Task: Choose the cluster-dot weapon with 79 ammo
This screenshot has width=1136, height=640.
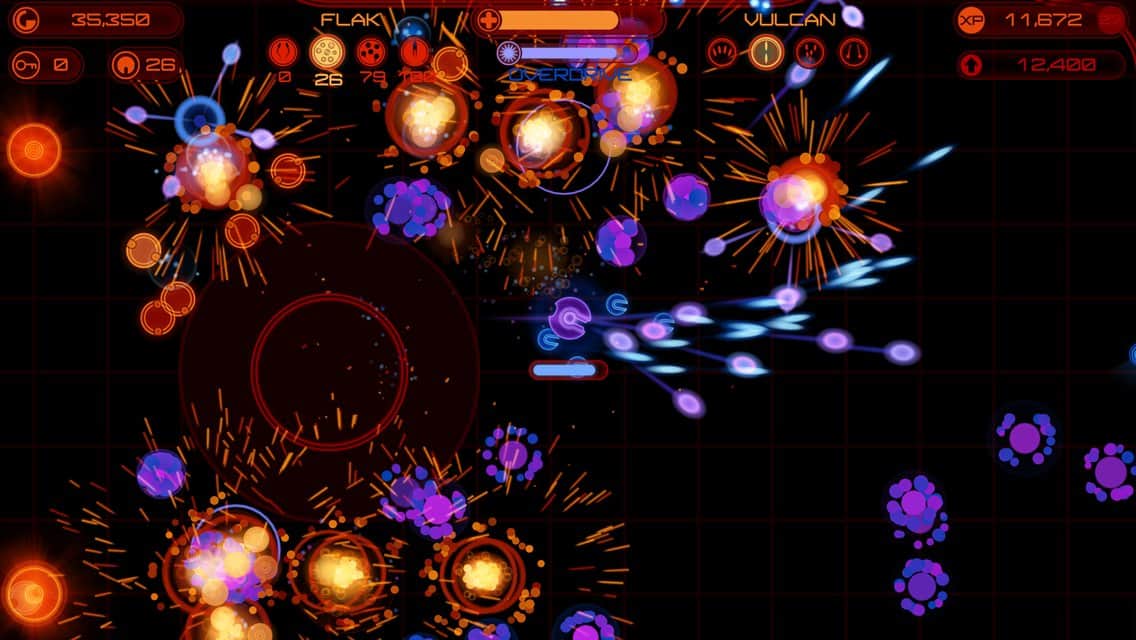Action: point(371,52)
